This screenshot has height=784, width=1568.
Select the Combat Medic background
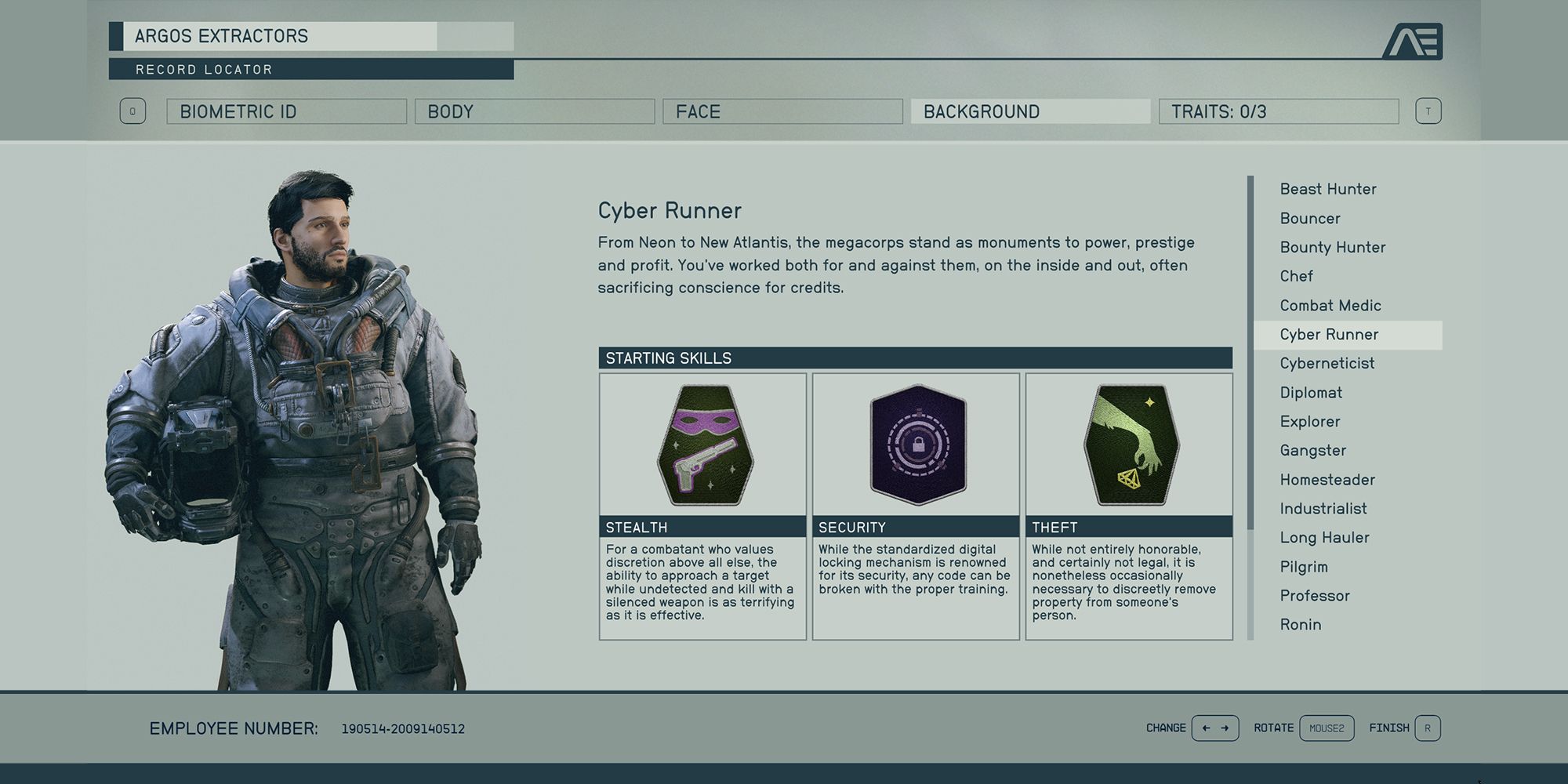click(1330, 306)
